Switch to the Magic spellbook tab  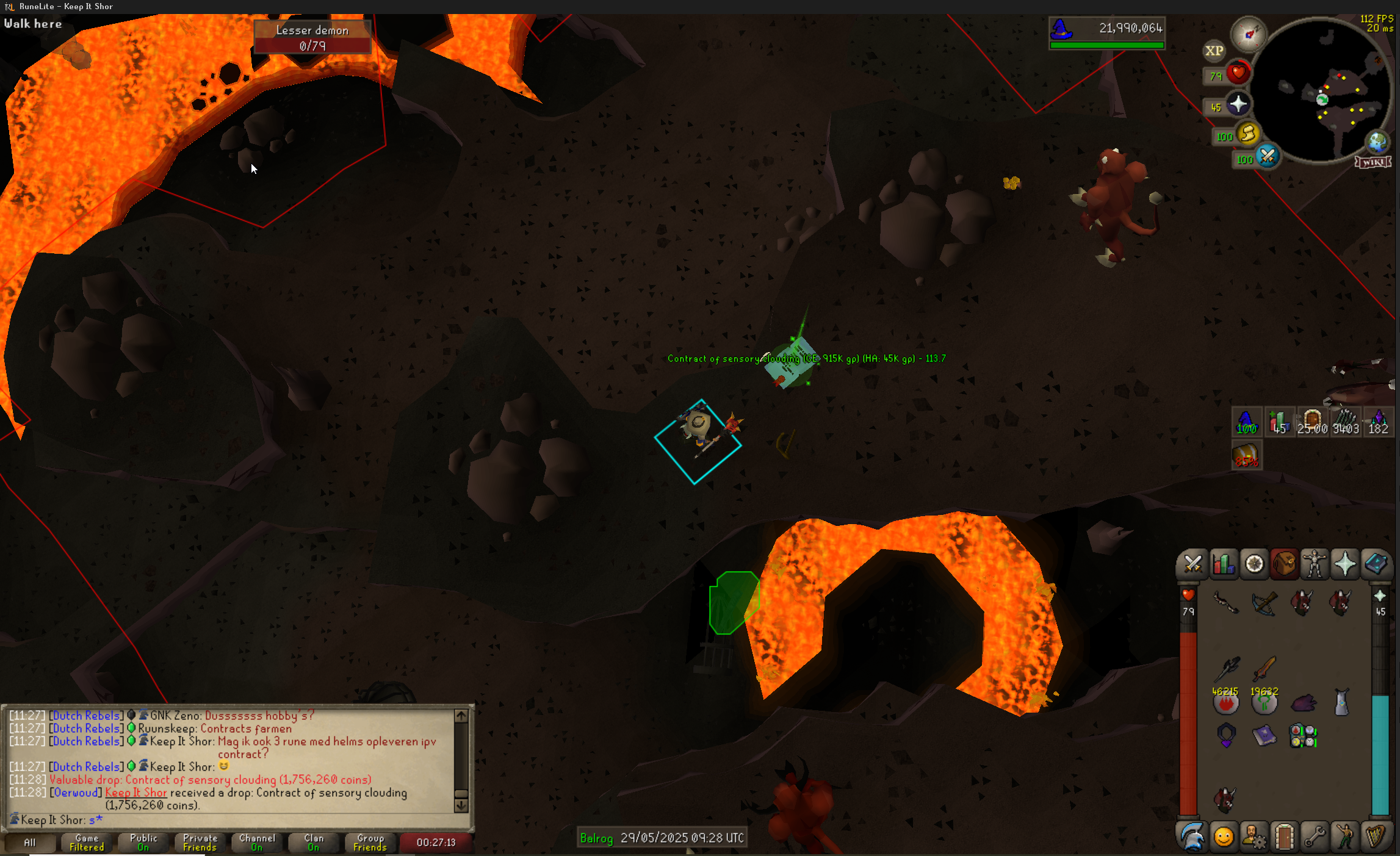[1376, 564]
